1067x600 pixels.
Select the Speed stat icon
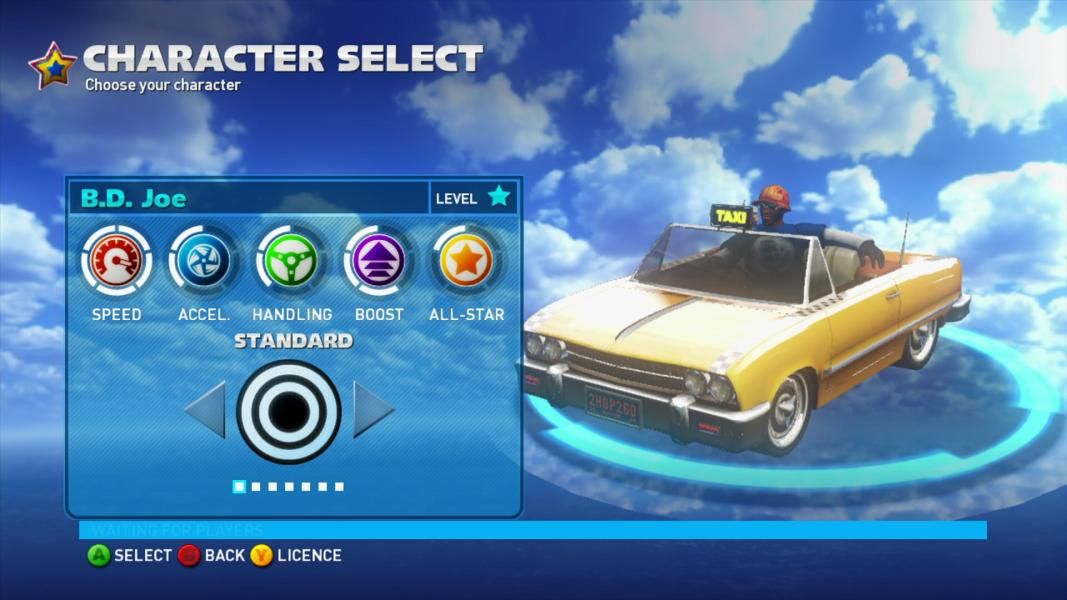click(x=116, y=261)
